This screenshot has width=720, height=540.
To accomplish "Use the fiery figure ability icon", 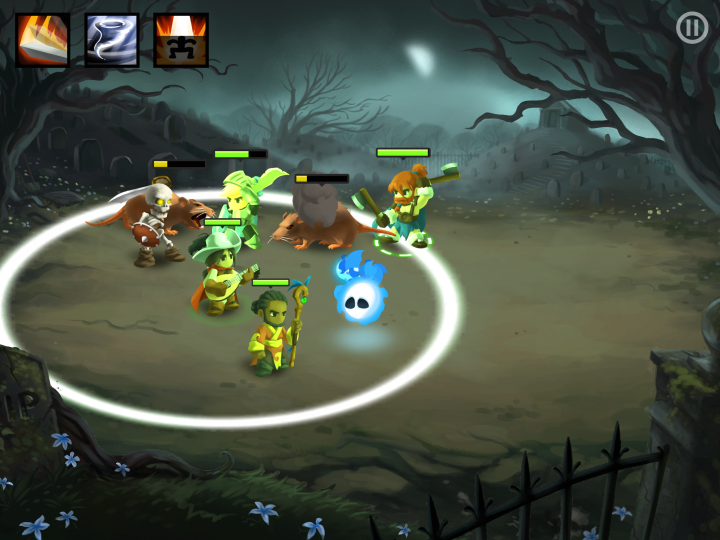I will [x=181, y=40].
